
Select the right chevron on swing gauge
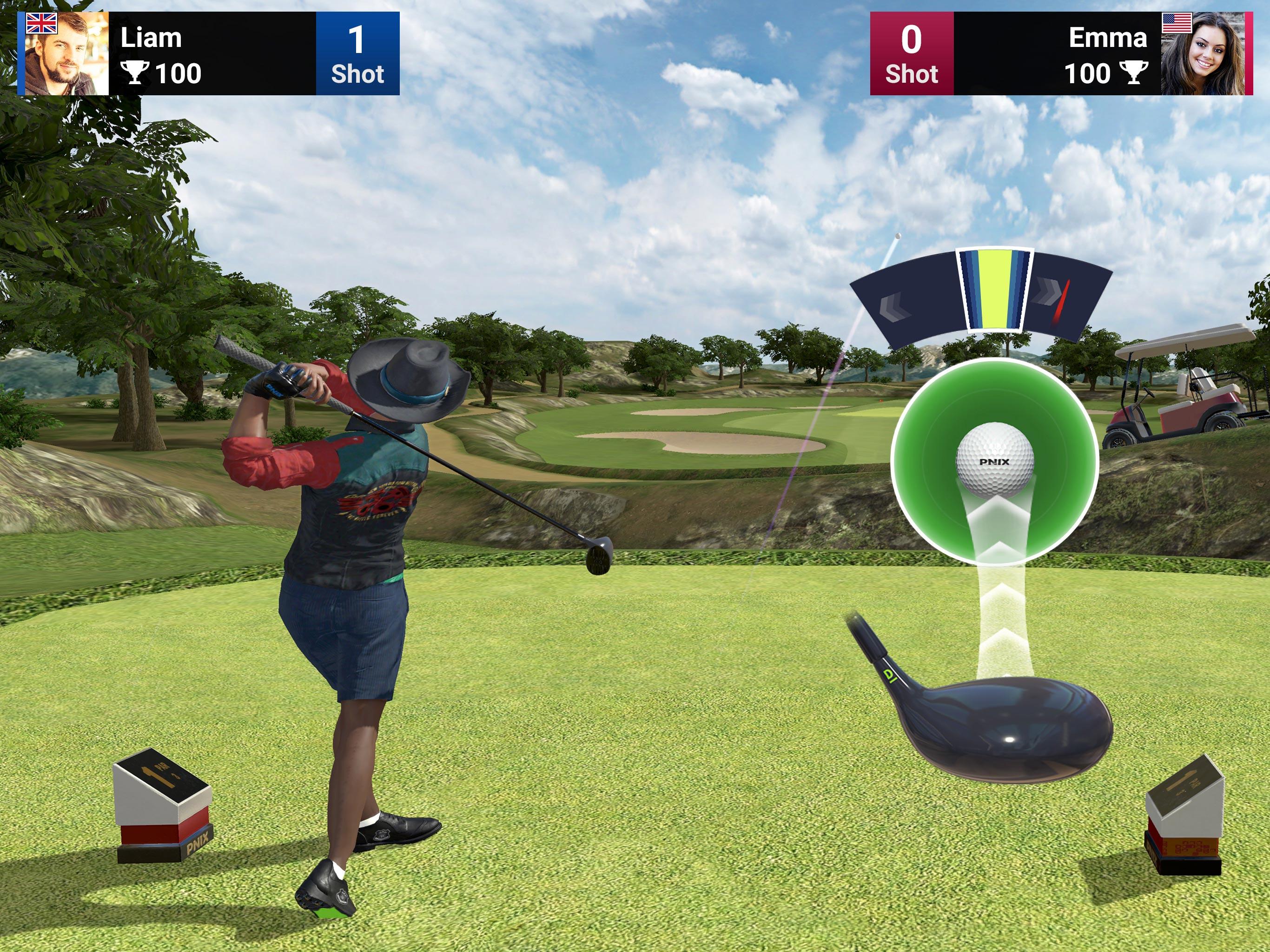pos(1046,293)
